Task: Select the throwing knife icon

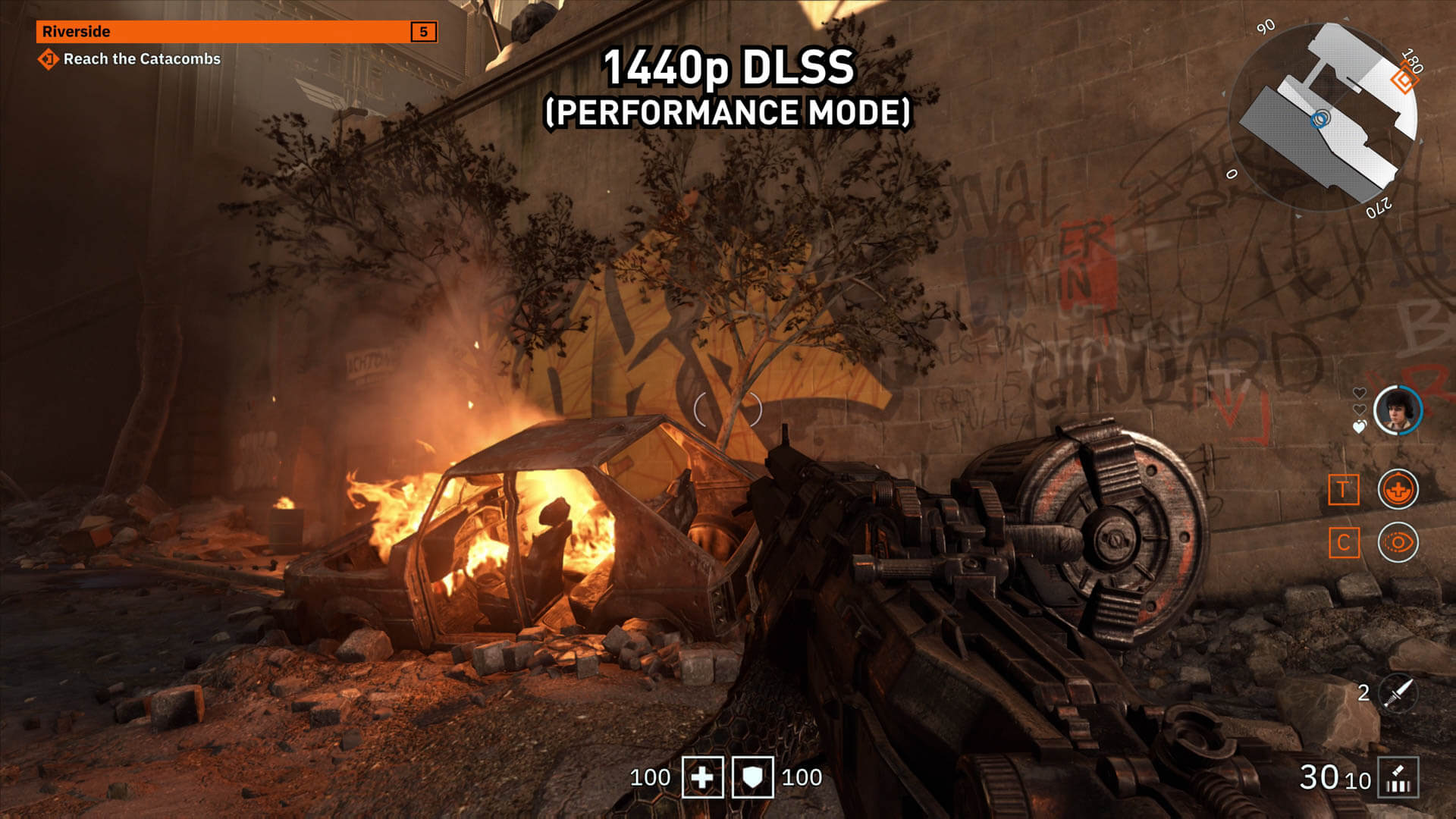Action: pyautogui.click(x=1399, y=693)
